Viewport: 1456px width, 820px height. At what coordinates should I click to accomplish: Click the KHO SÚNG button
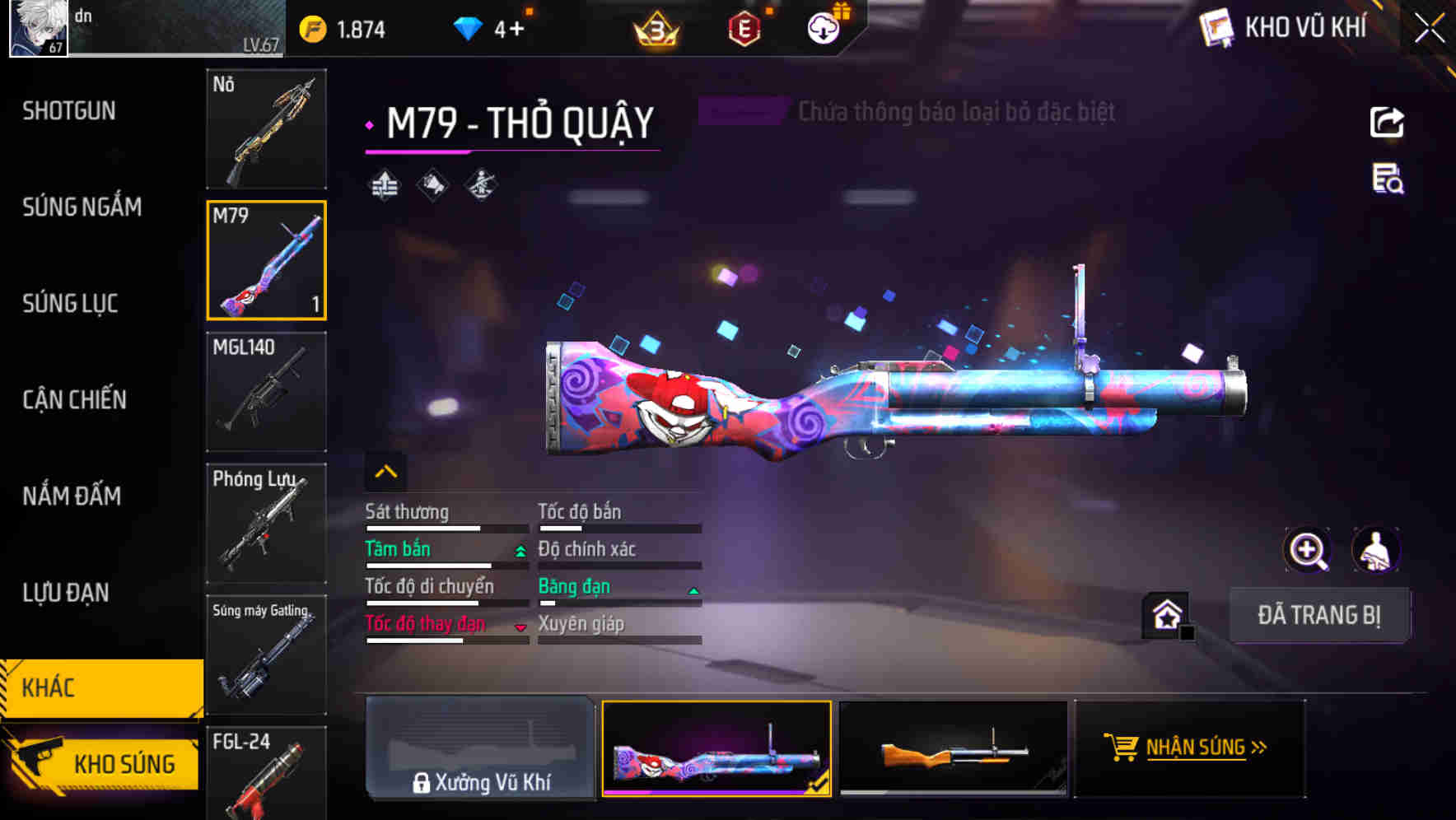tap(103, 764)
